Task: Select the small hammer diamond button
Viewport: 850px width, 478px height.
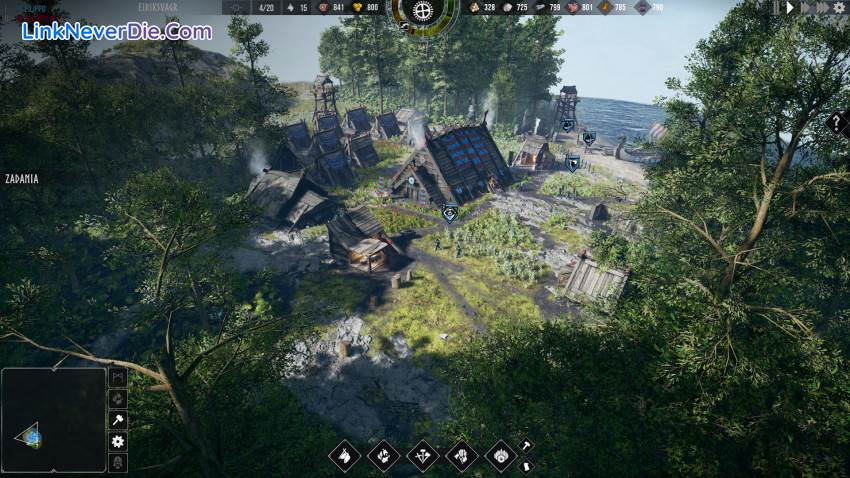Action: click(x=525, y=446)
